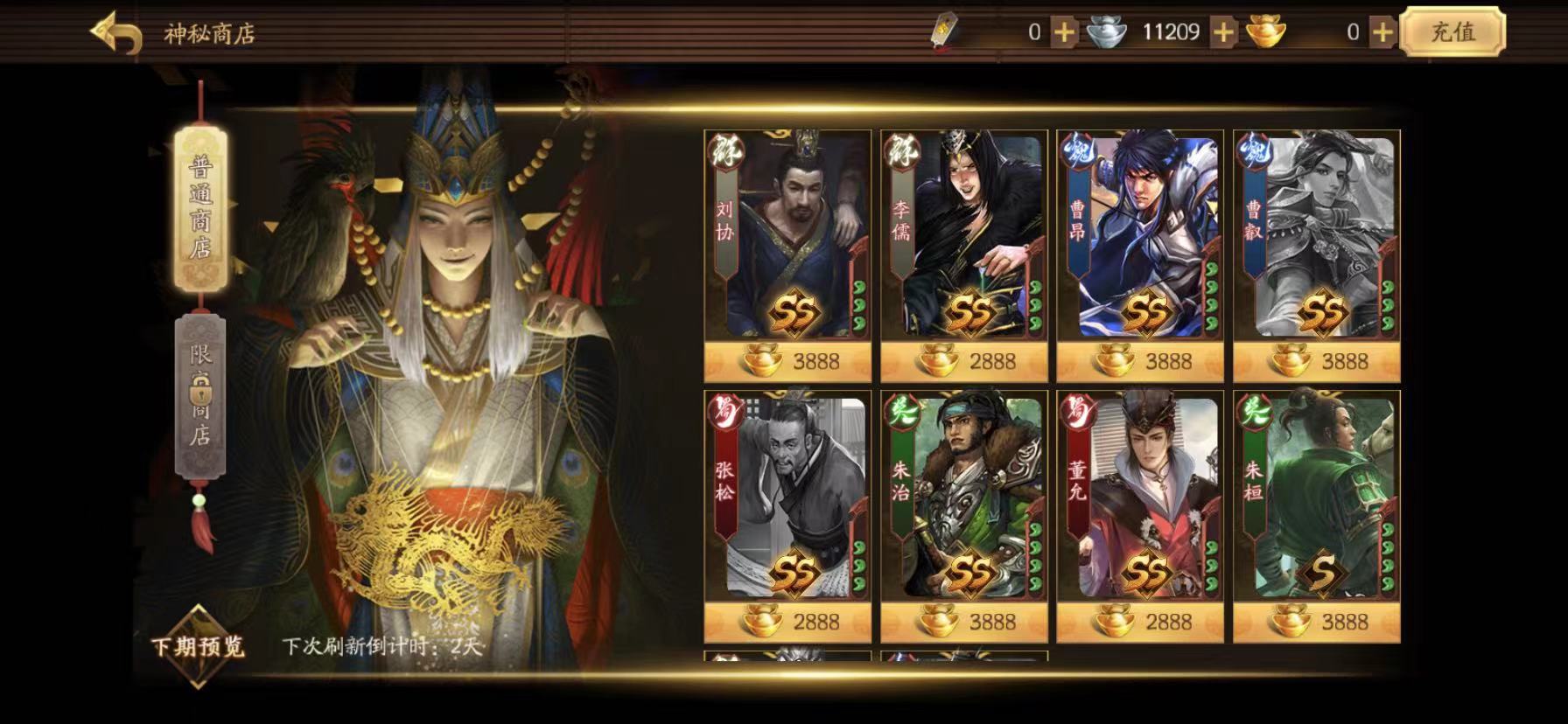The height and width of the screenshot is (724, 1568).
Task: Add more gold ingot currency
Action: click(1382, 33)
